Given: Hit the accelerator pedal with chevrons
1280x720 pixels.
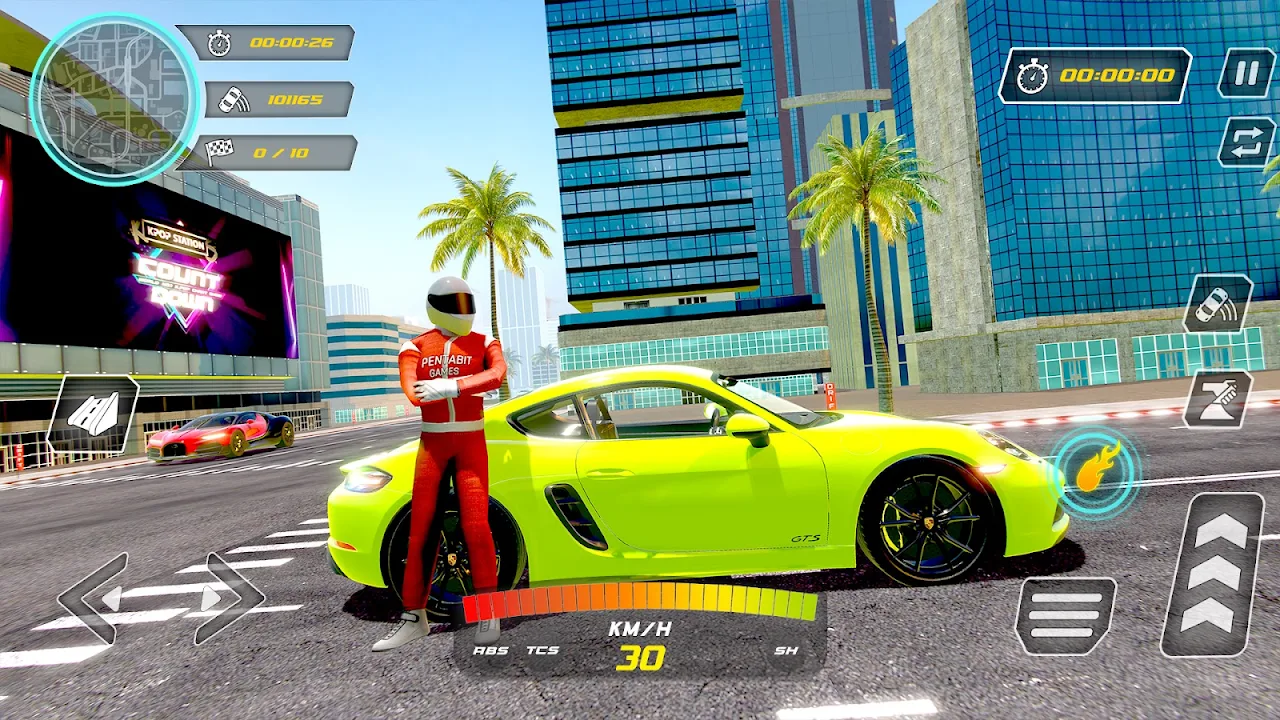Looking at the screenshot, I should pyautogui.click(x=1213, y=574).
